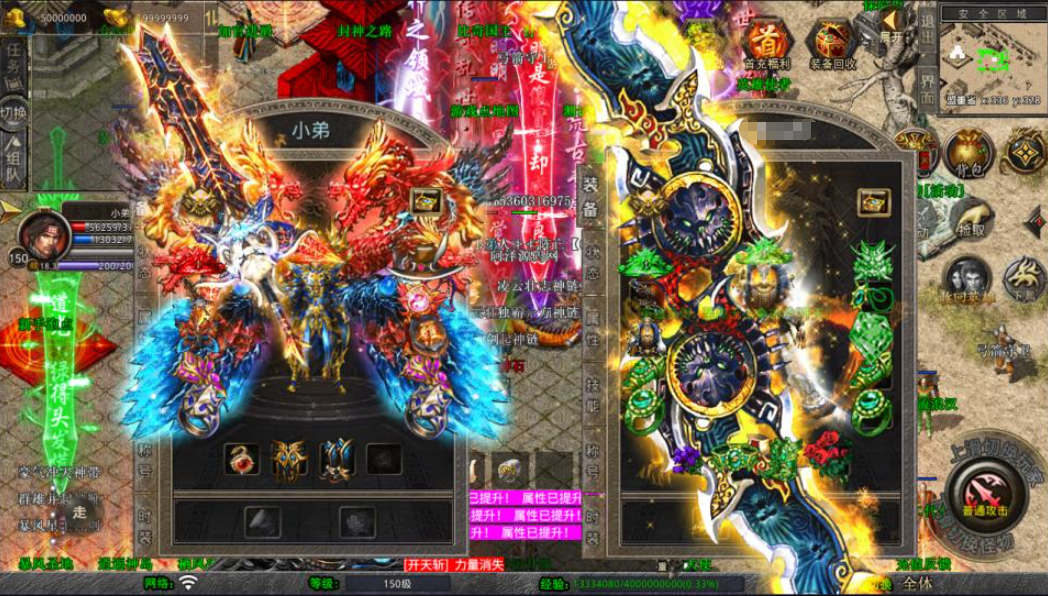Open the 界面 interface tab

[x=927, y=91]
